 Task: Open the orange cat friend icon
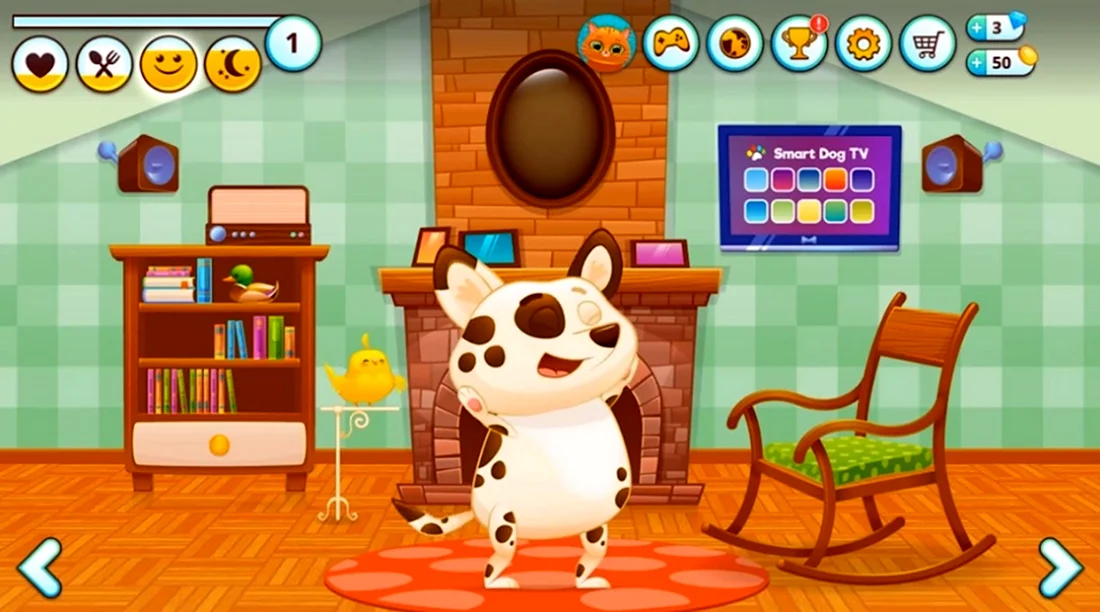pos(607,43)
